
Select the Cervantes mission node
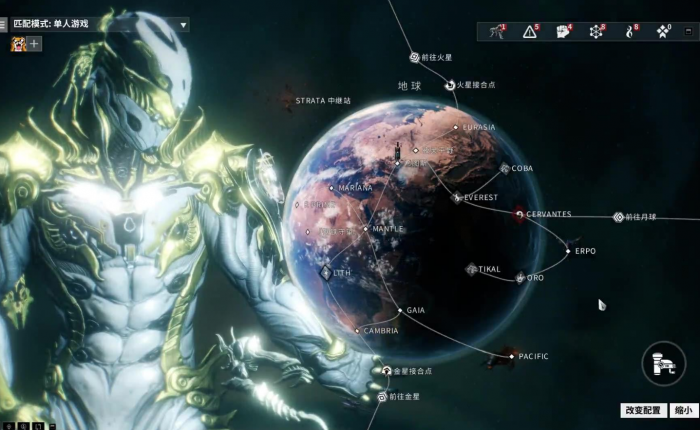point(520,214)
